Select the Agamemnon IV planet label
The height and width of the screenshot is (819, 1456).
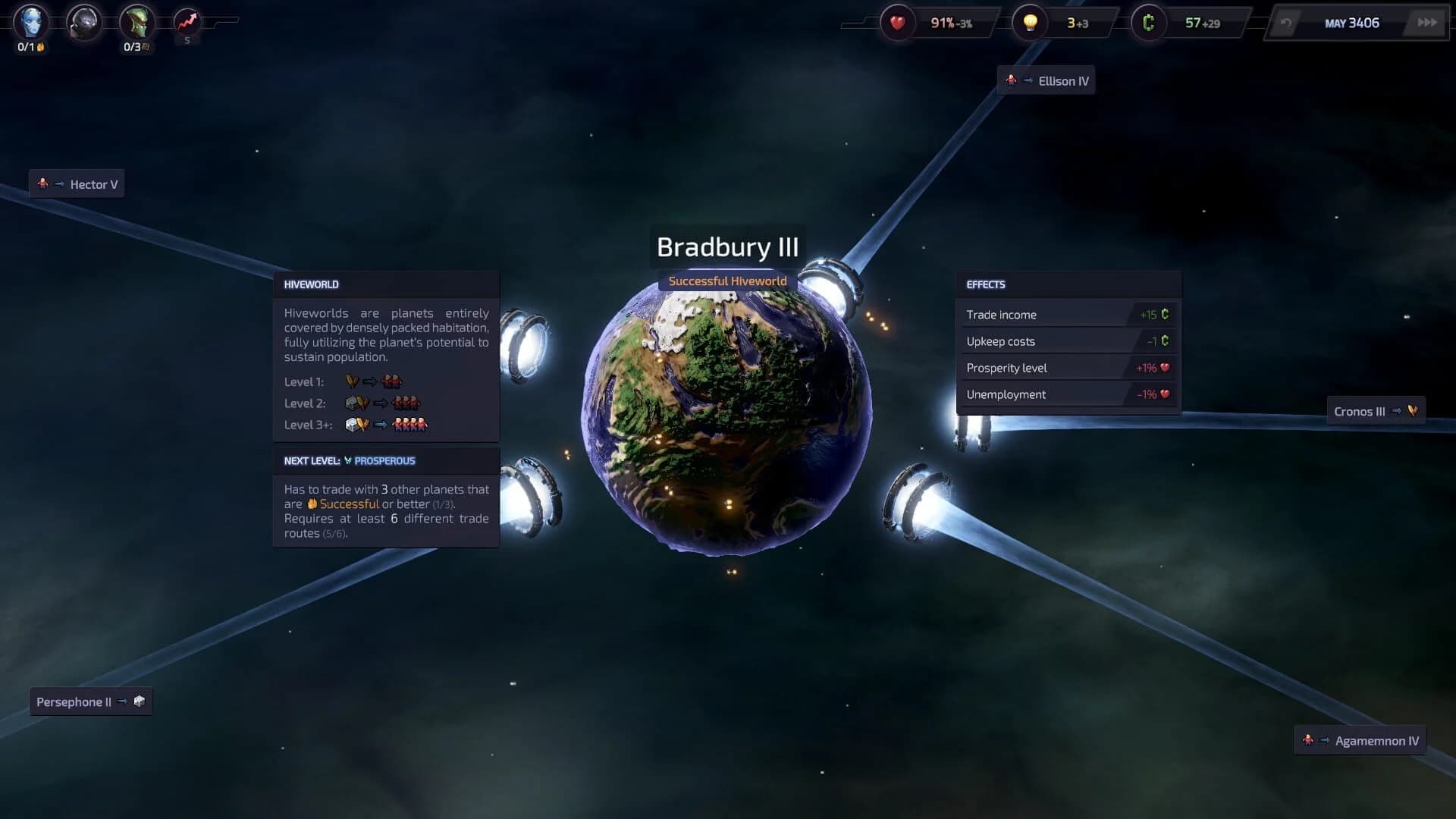[x=1360, y=740]
